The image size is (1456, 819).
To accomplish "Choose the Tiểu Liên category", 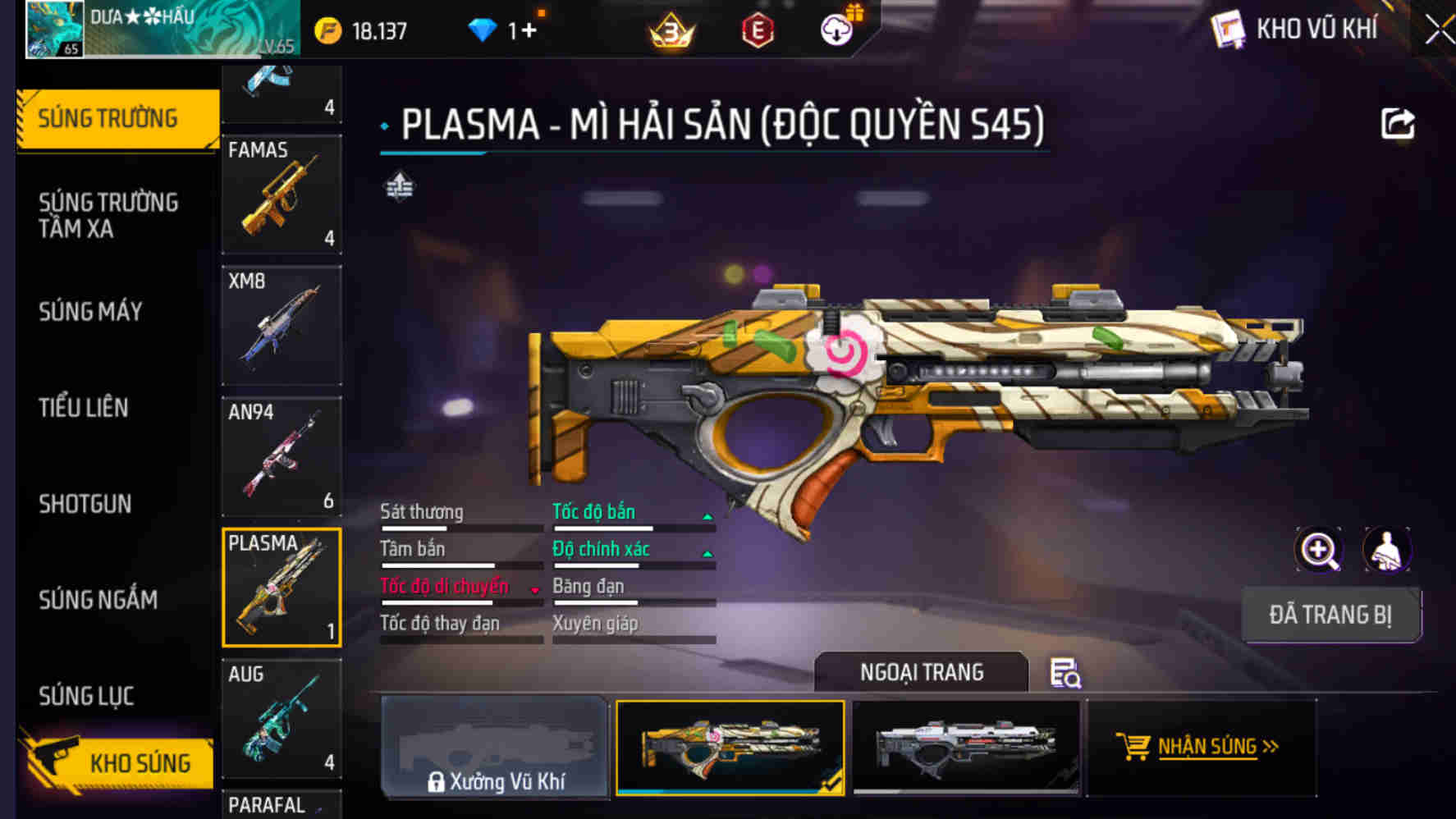I will click(84, 408).
